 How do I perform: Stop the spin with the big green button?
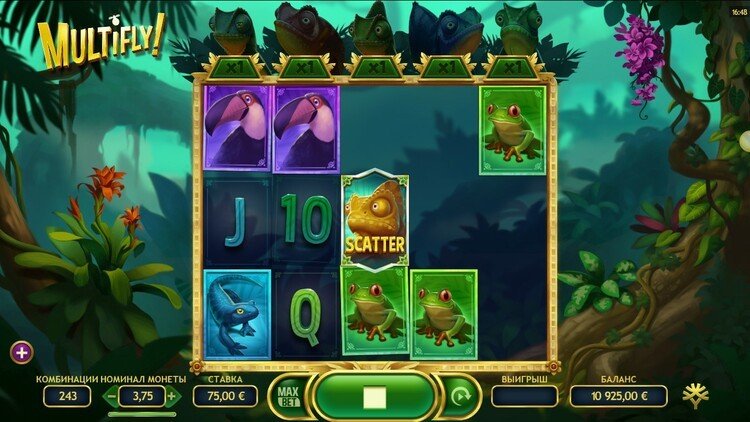pyautogui.click(x=374, y=397)
